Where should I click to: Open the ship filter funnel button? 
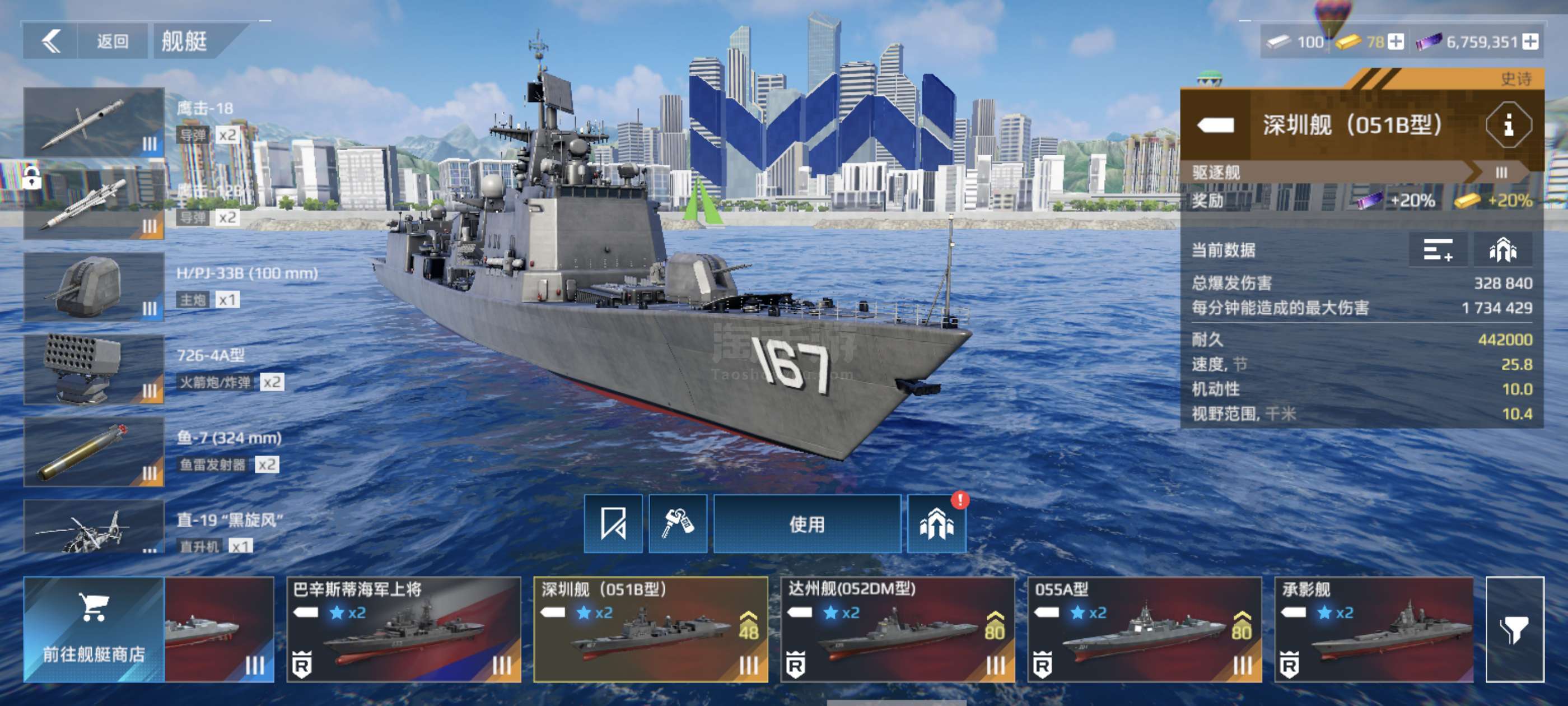pos(1514,629)
